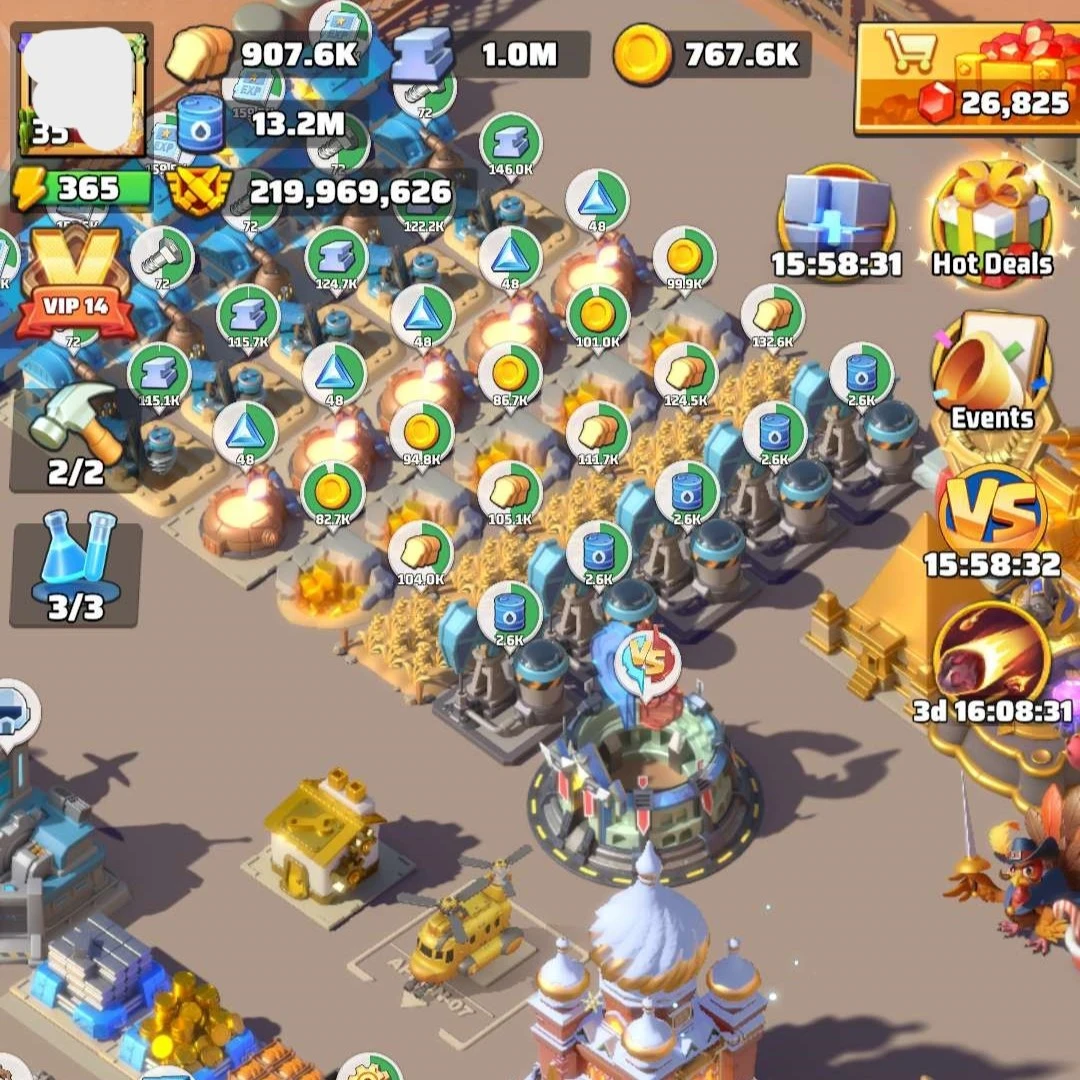Tap the VS bubble above the arena
The image size is (1080, 1080).
click(647, 662)
